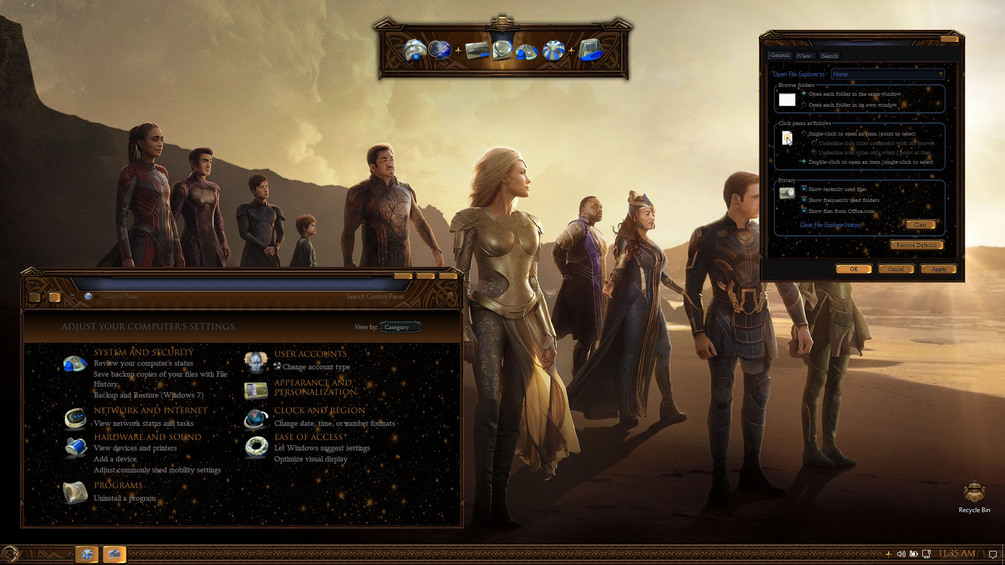
Task: Click the Restore Defaults button
Action: (916, 245)
